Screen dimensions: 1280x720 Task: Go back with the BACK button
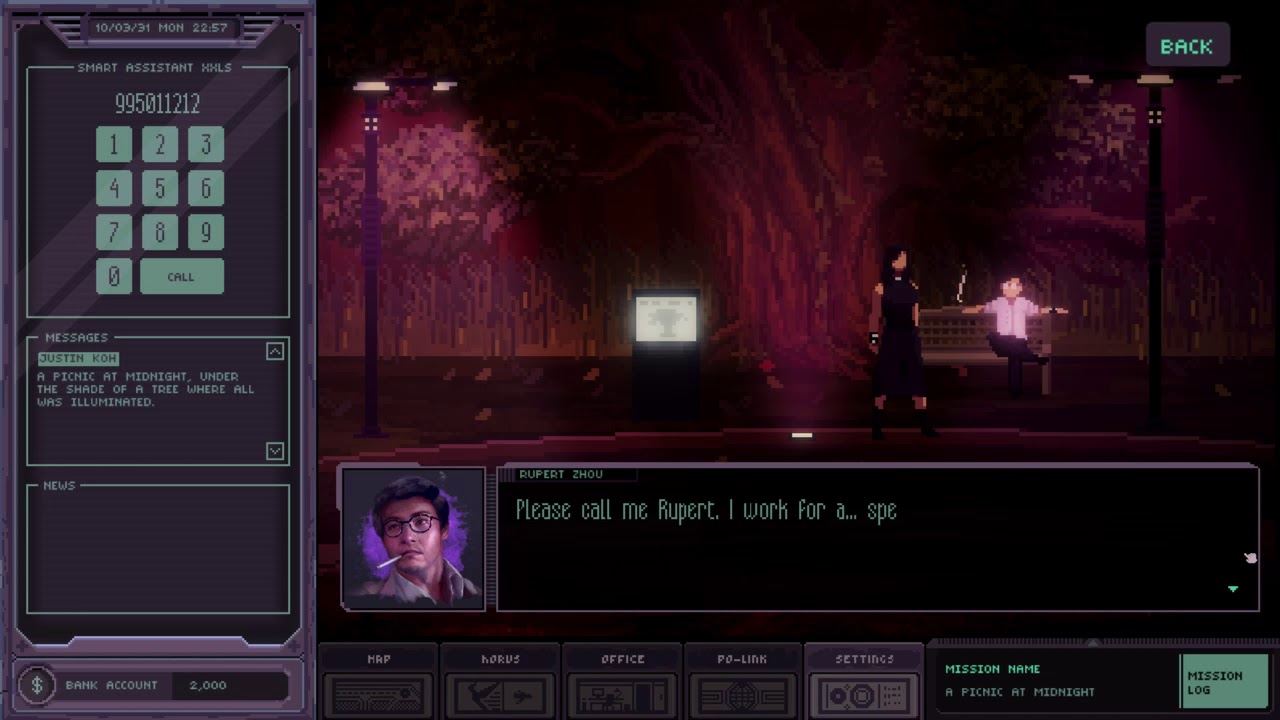coord(1186,47)
